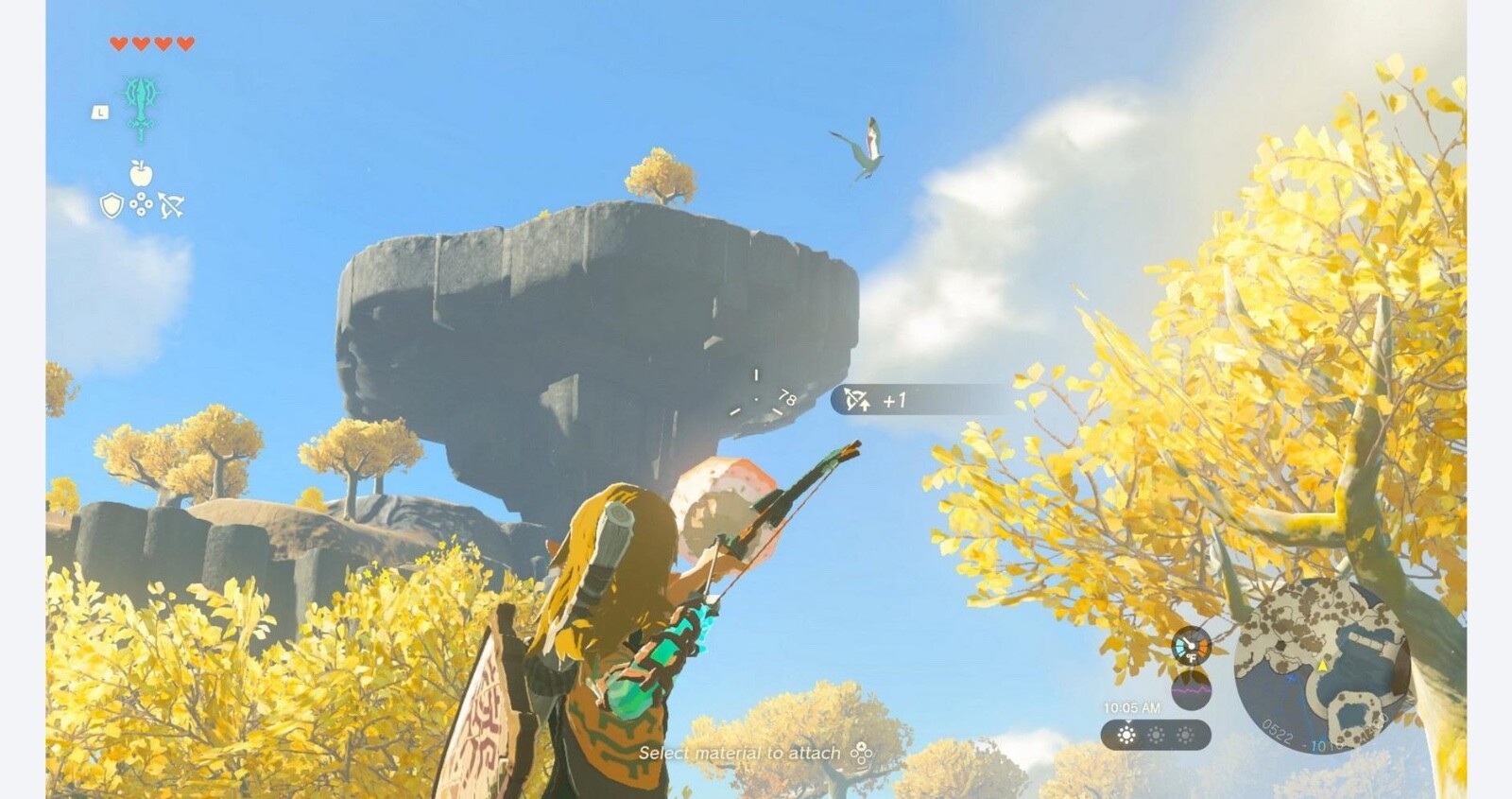Select the apple item shortcut icon

pyautogui.click(x=141, y=173)
